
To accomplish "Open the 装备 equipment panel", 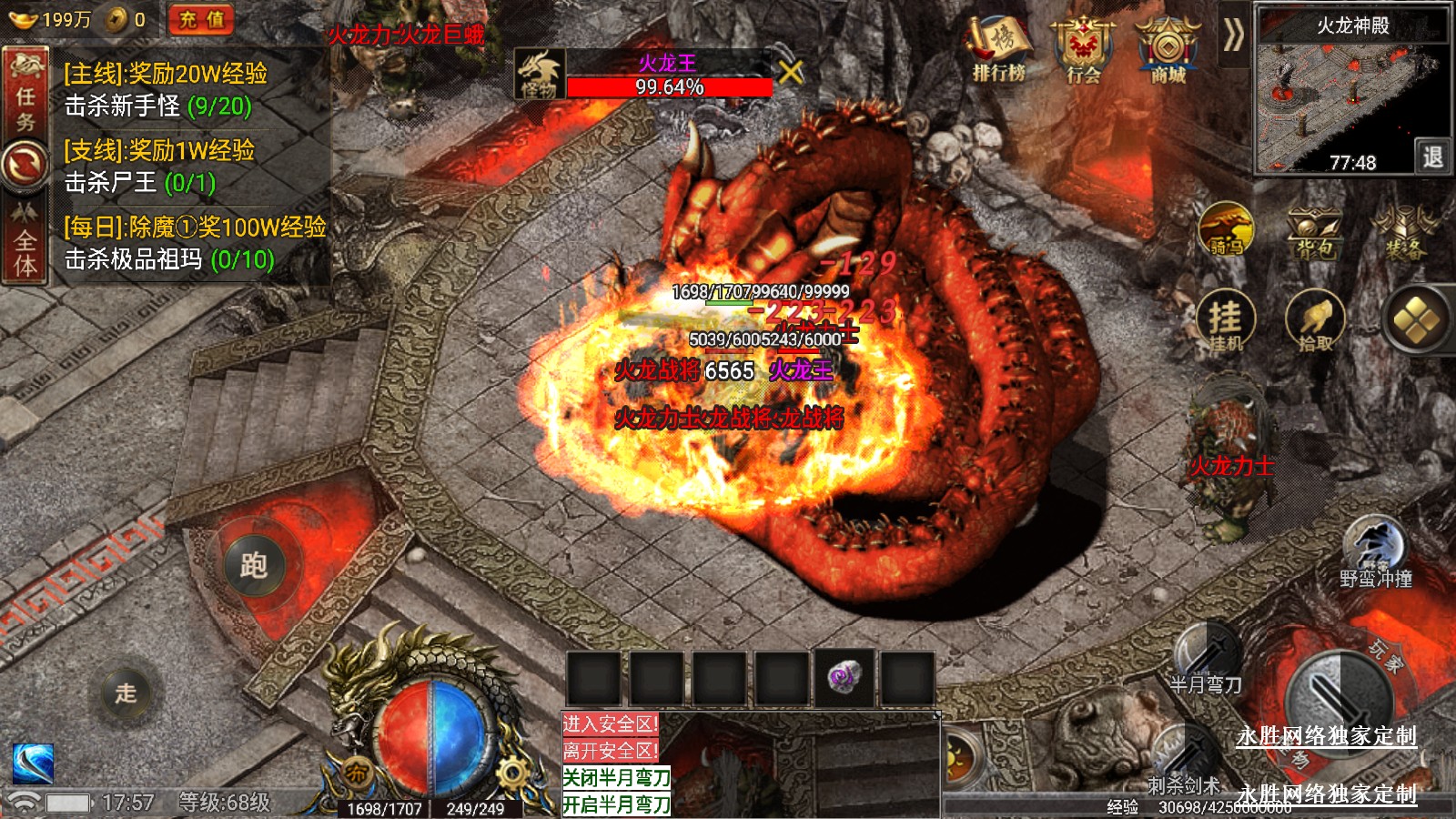I will [x=1405, y=232].
